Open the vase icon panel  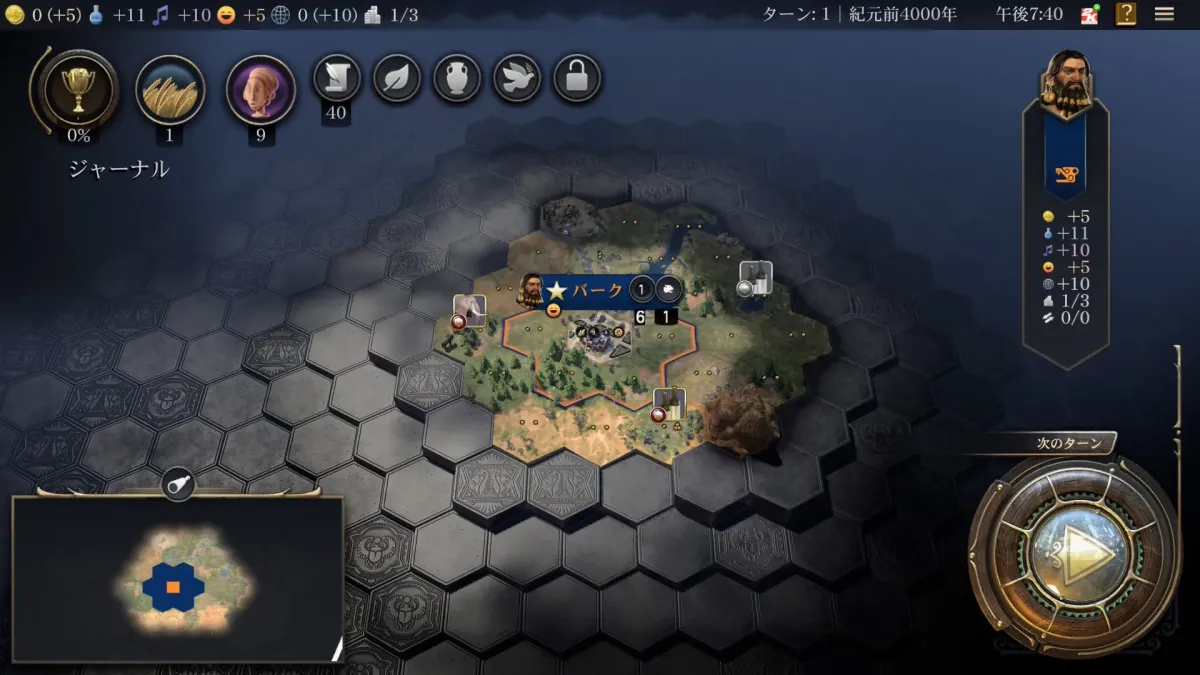(457, 77)
